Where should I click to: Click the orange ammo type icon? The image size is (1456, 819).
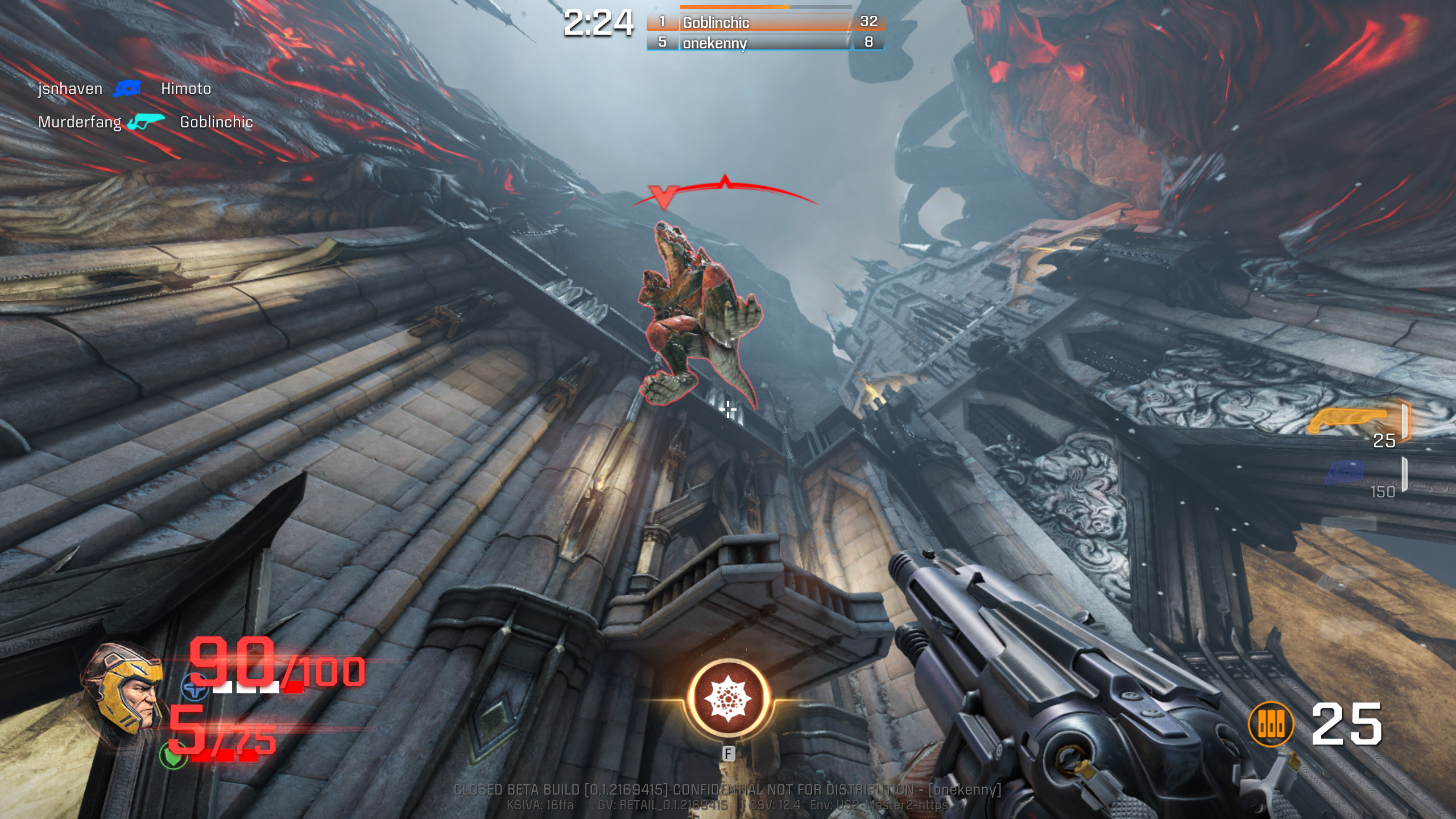1271,724
